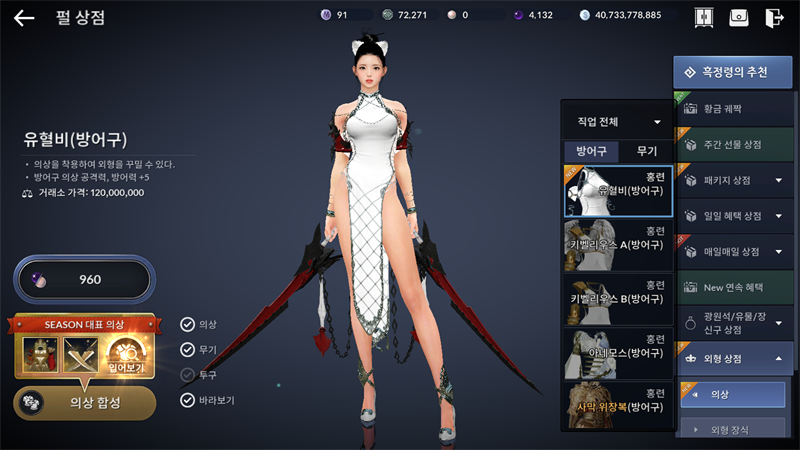Go back with the arrow button
The image size is (800, 450).
click(x=24, y=17)
